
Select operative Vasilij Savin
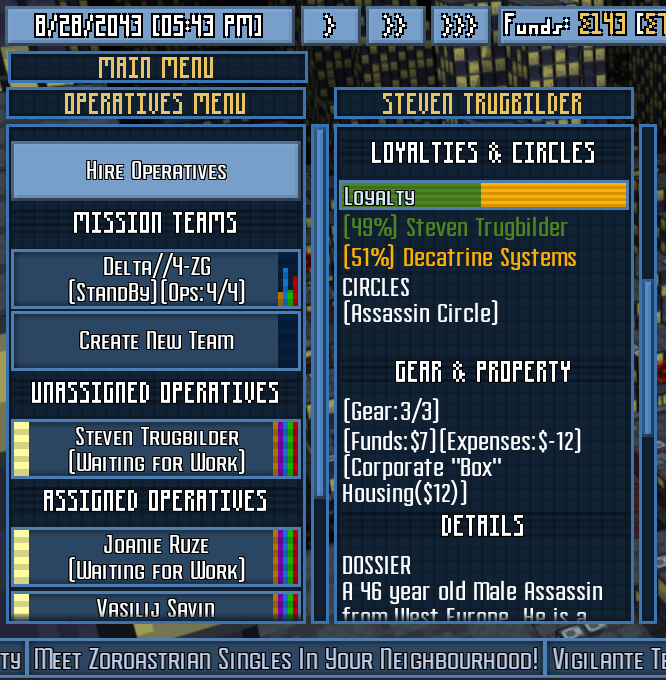pos(156,607)
